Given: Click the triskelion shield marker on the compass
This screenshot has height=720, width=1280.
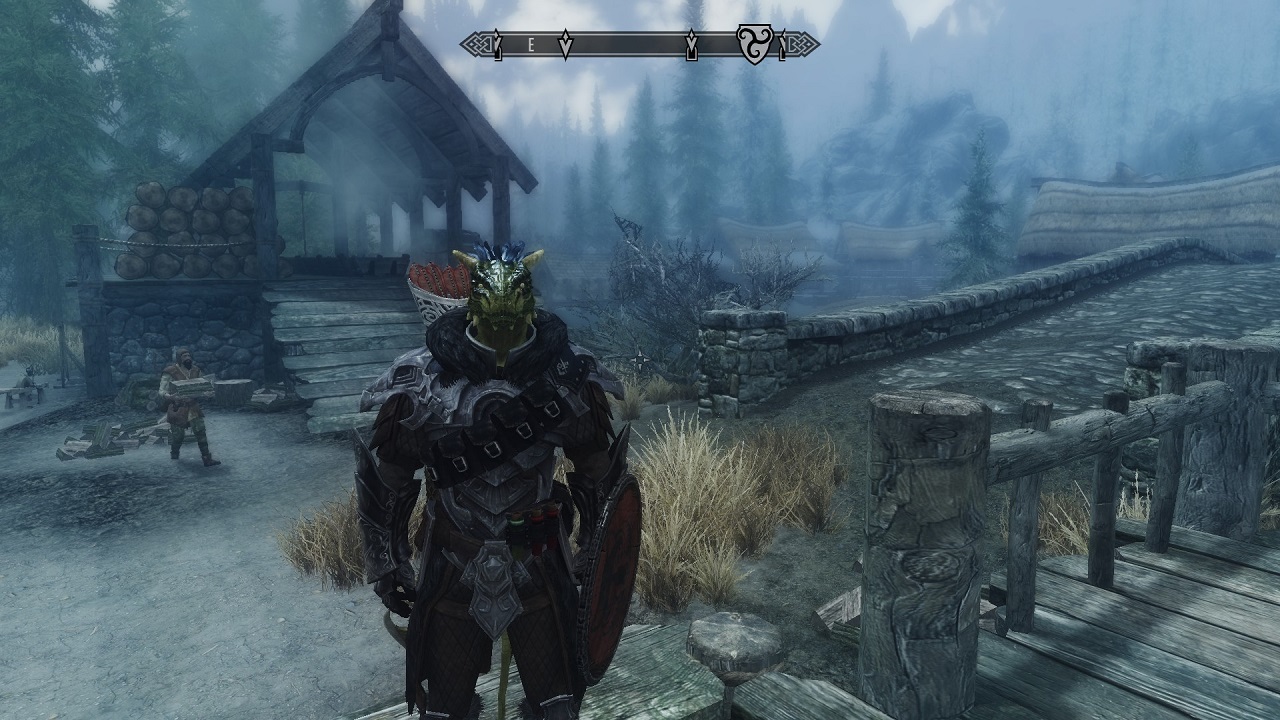Looking at the screenshot, I should (x=754, y=44).
